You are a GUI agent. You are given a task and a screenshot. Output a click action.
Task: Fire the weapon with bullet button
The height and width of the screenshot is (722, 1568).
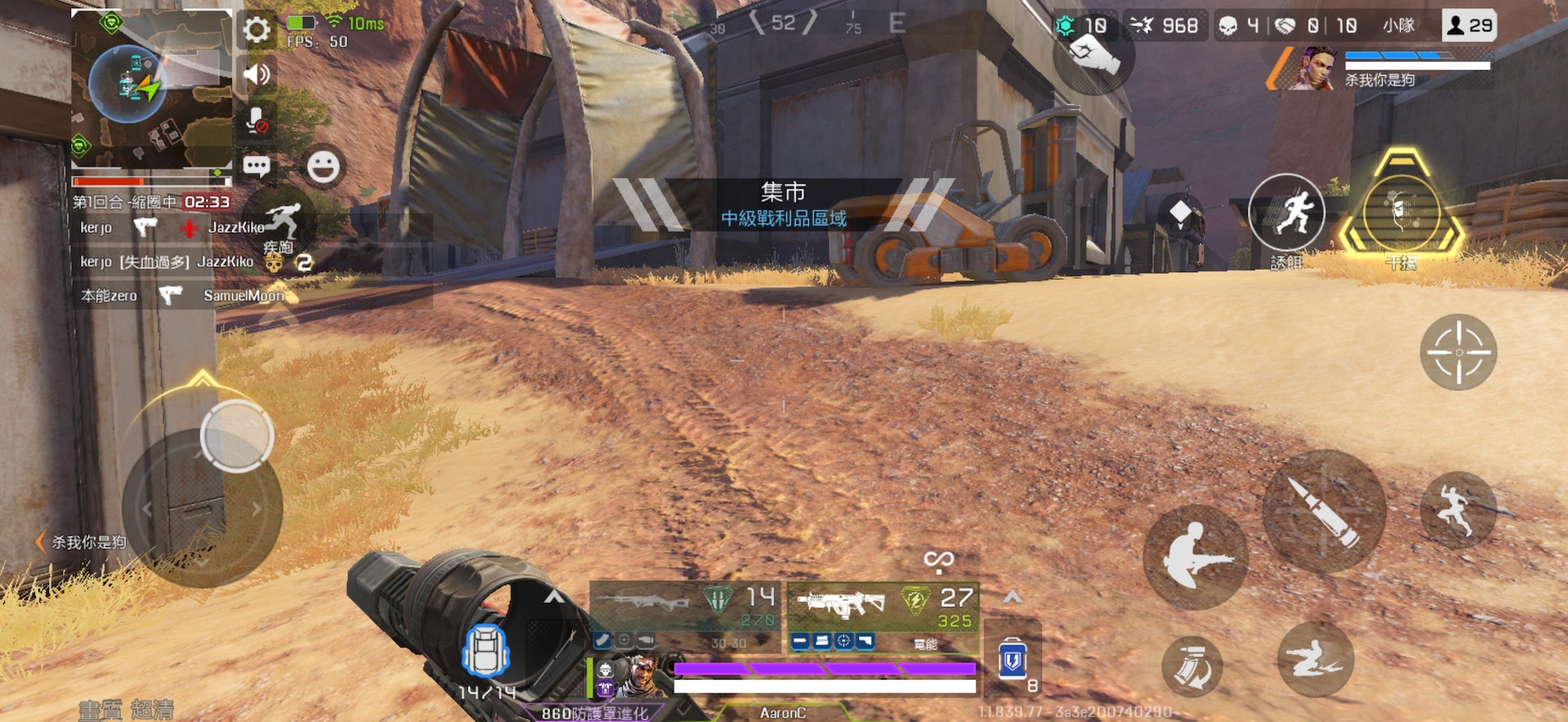pyautogui.click(x=1324, y=511)
